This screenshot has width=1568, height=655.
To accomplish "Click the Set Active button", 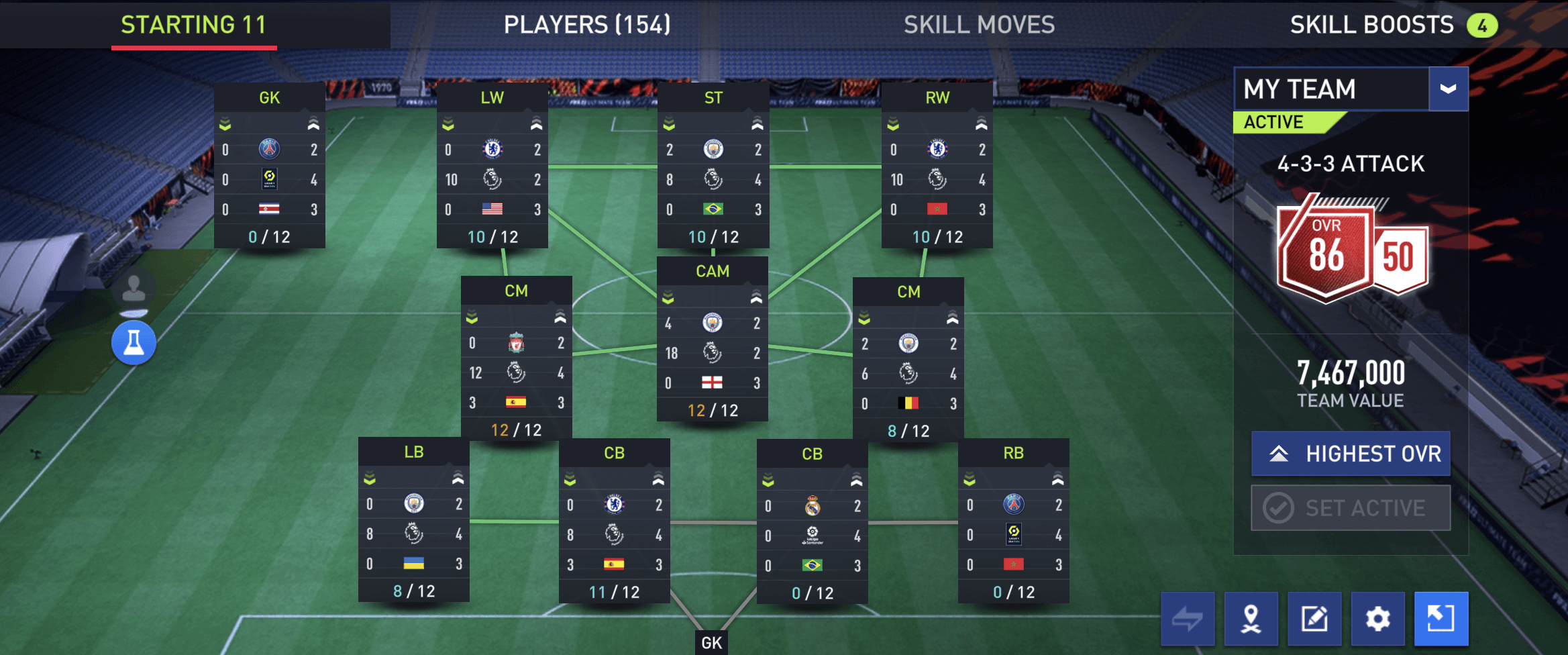I will click(x=1351, y=508).
